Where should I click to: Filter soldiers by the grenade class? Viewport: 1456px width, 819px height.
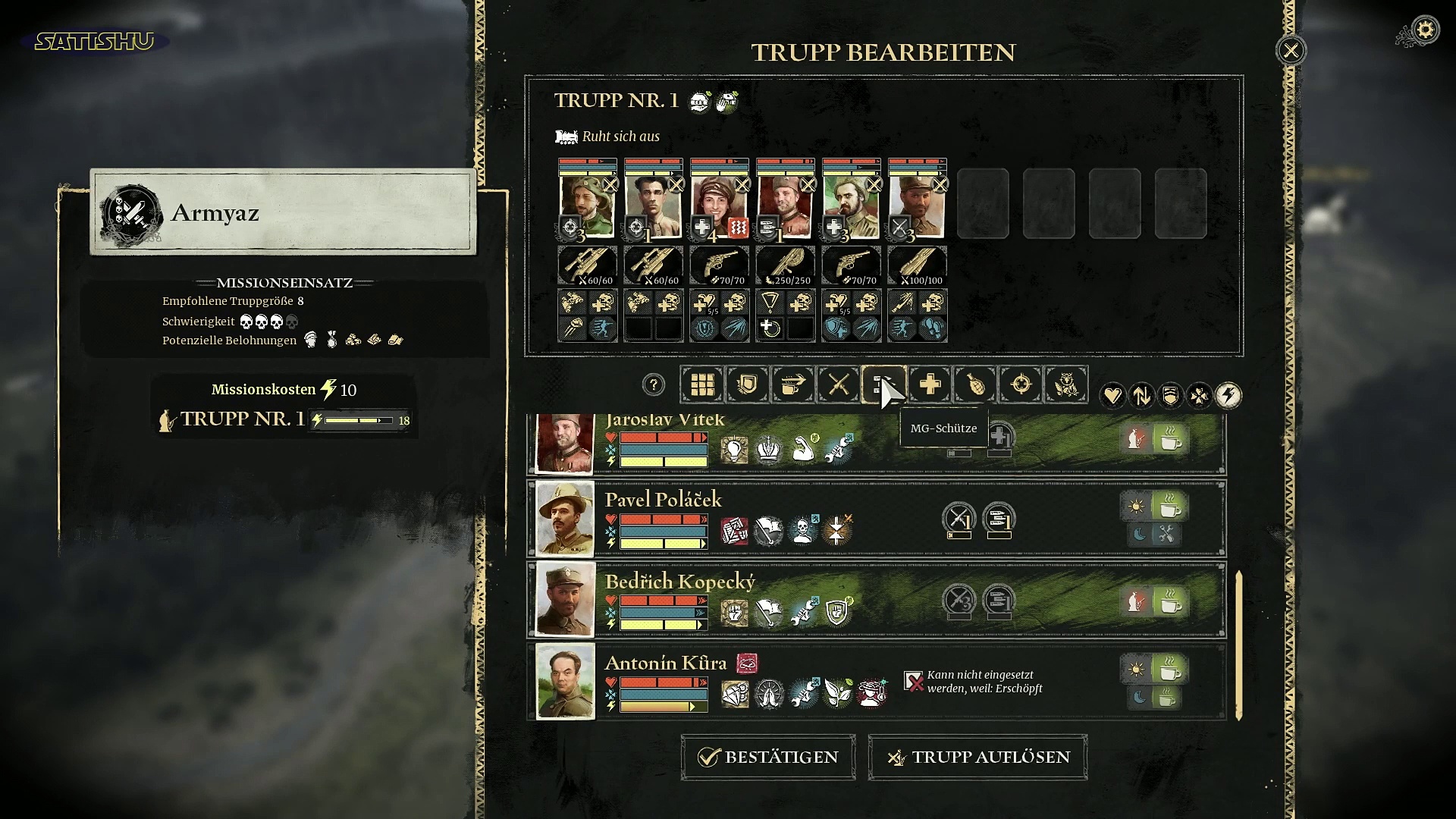pos(975,384)
